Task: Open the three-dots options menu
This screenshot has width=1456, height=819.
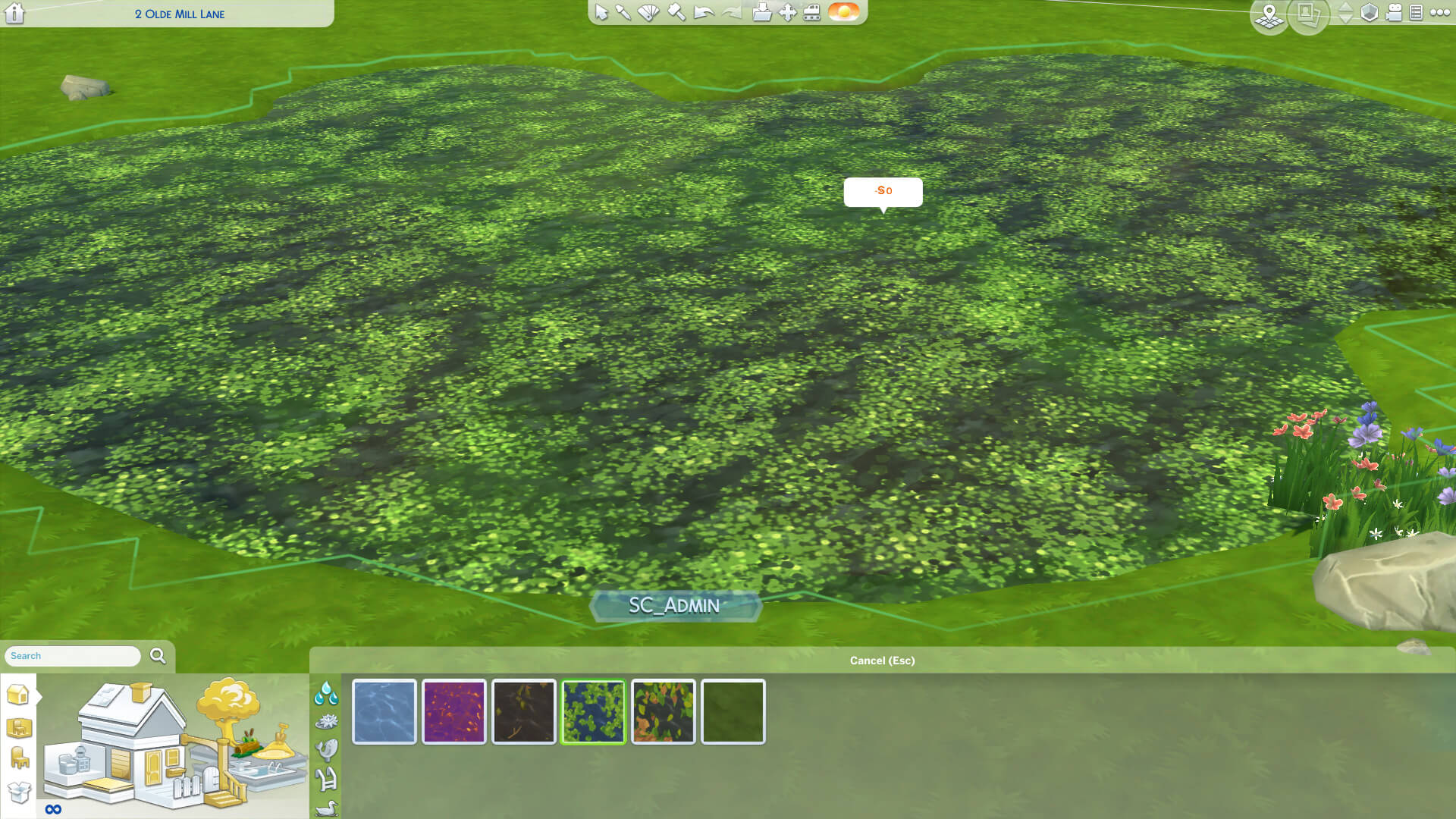Action: (1439, 13)
